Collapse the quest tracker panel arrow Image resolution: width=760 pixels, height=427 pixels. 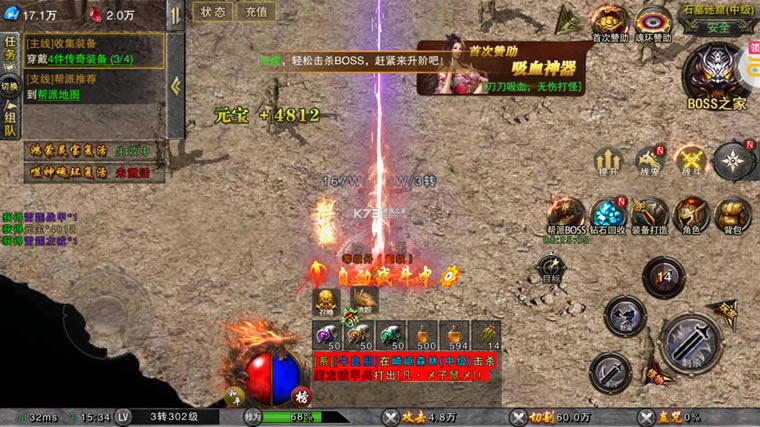177,85
